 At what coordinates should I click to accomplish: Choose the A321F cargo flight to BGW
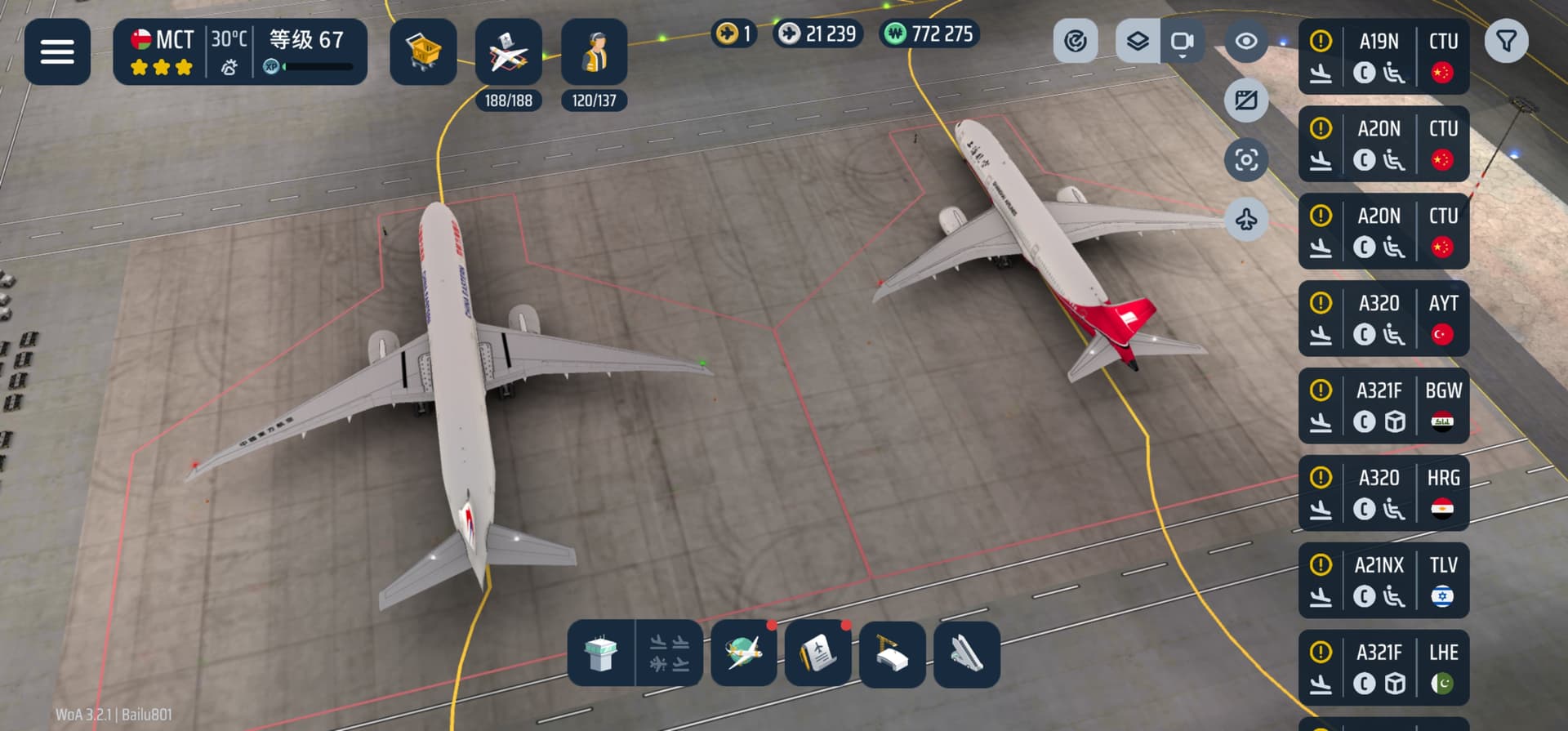tap(1383, 406)
